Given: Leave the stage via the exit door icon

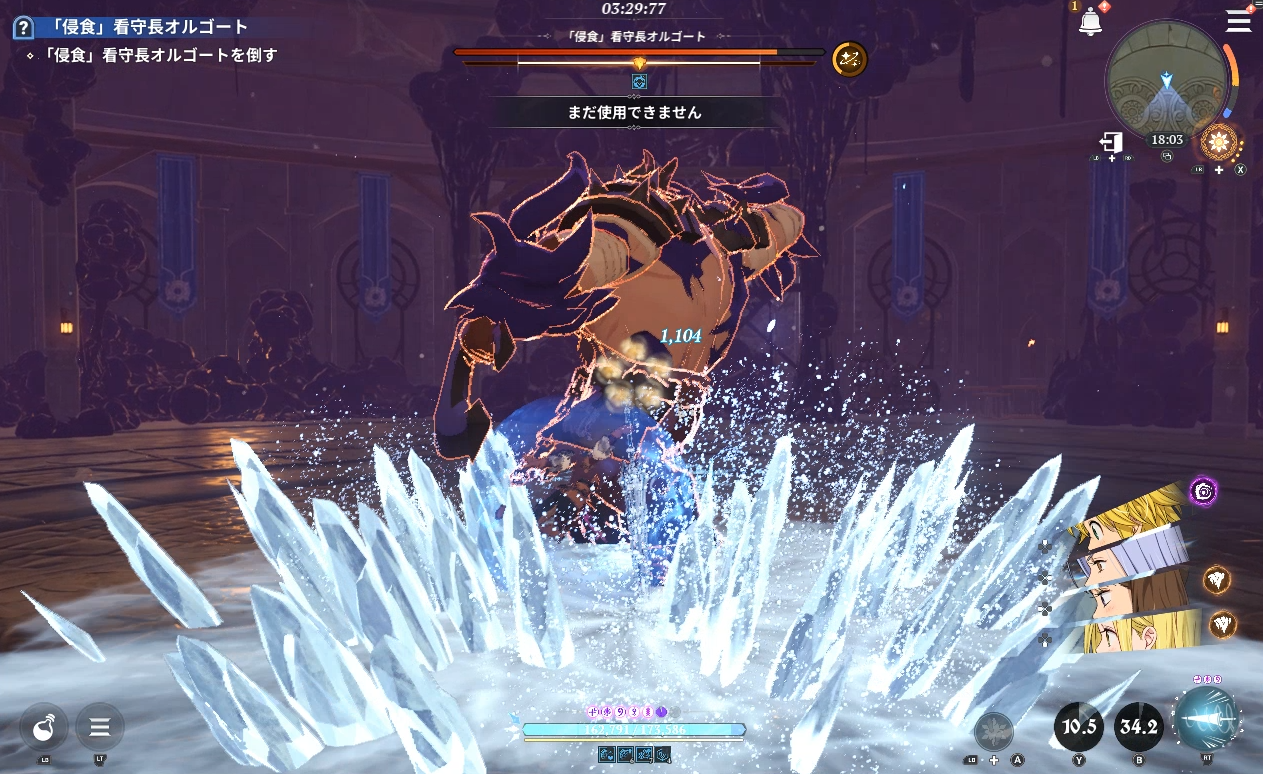Looking at the screenshot, I should click(1111, 142).
